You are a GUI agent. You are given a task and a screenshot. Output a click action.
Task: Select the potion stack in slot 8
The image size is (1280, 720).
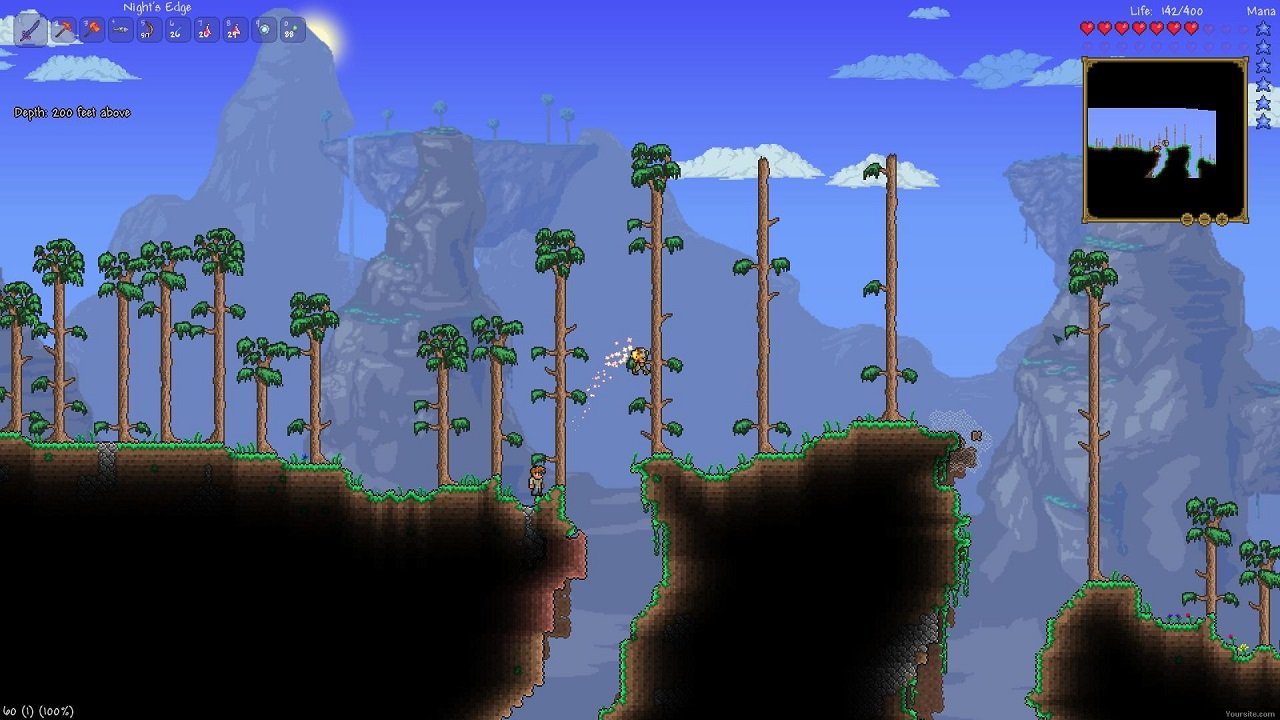235,29
